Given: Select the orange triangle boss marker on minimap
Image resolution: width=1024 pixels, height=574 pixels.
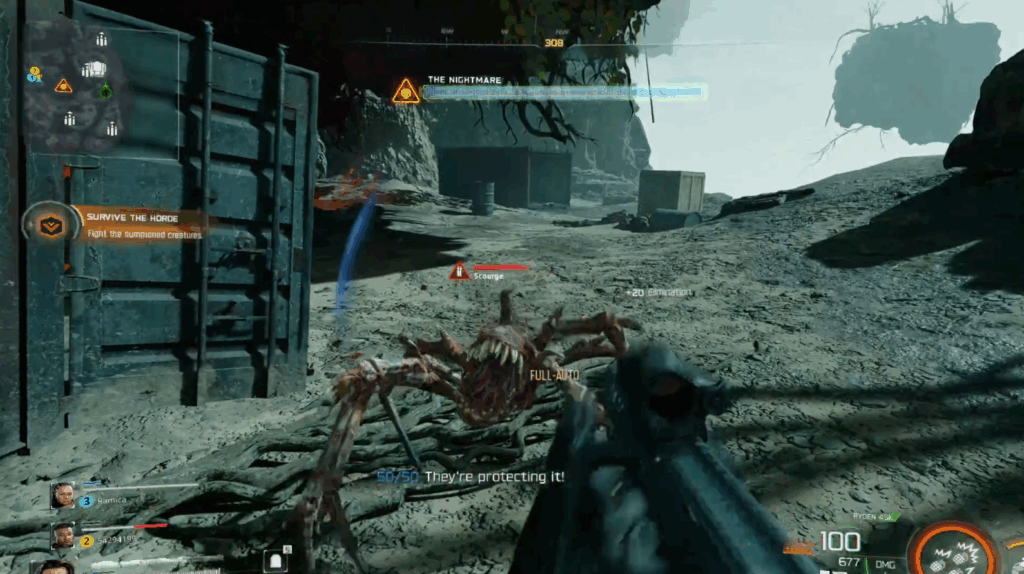Looking at the screenshot, I should click(x=63, y=86).
